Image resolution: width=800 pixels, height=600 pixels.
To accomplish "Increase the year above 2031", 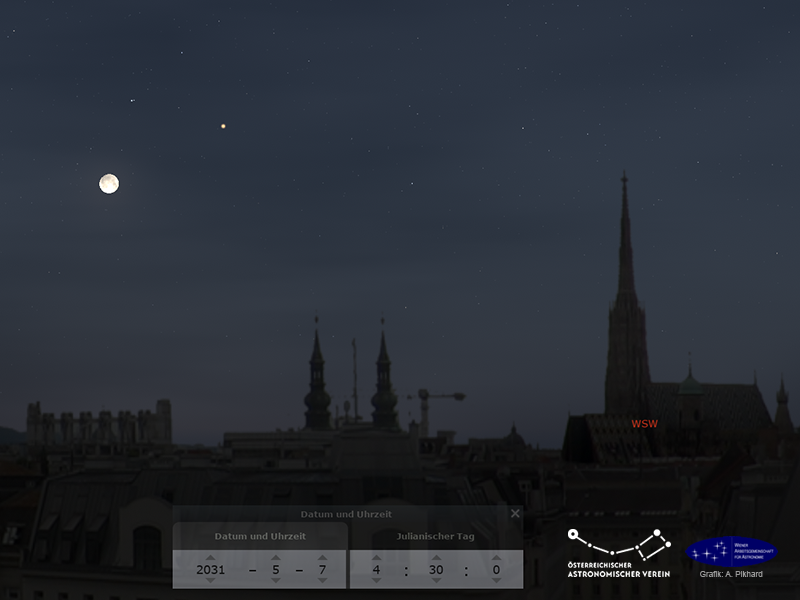I will click(210, 558).
